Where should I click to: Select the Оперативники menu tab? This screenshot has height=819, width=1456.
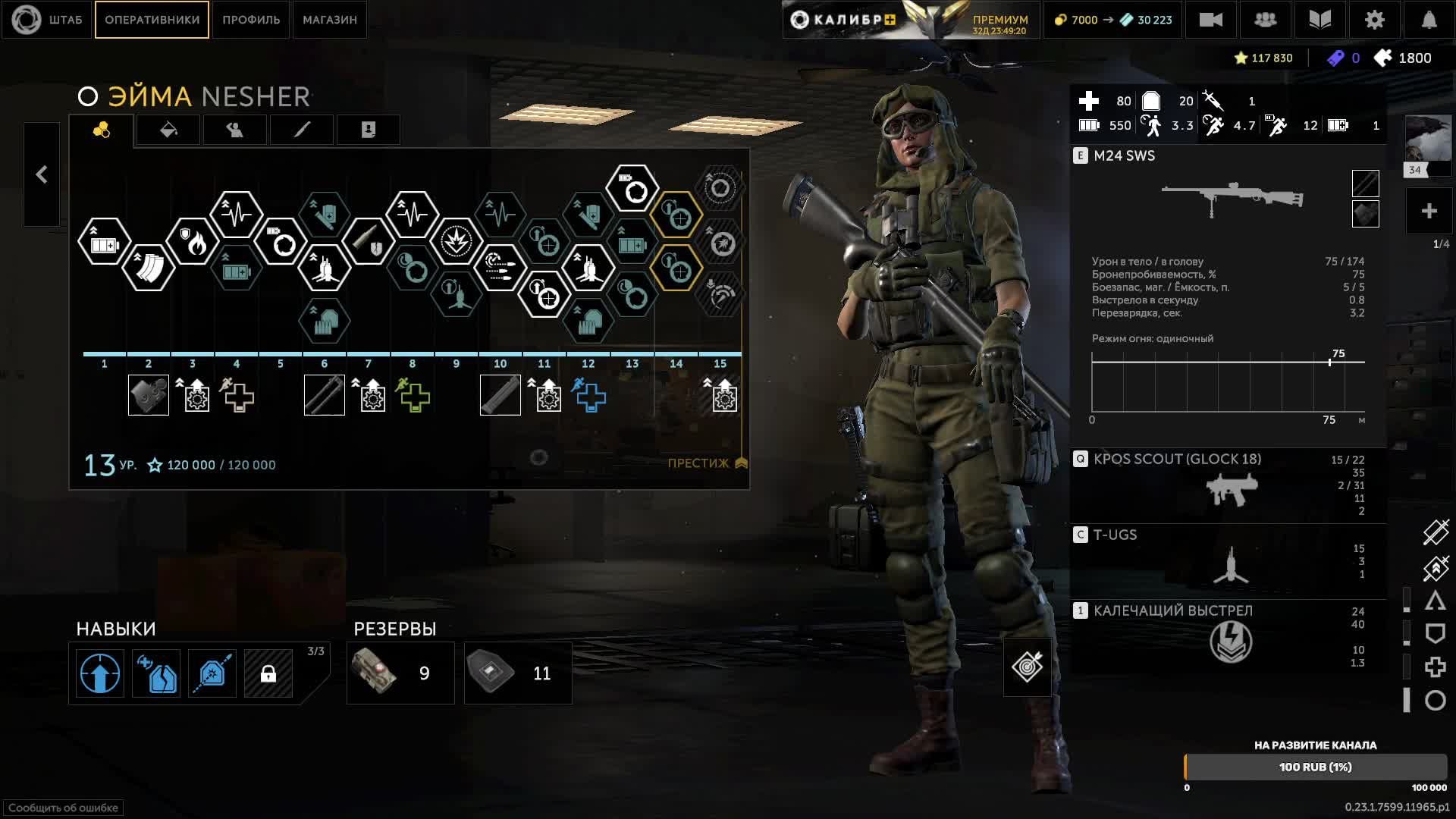point(152,20)
